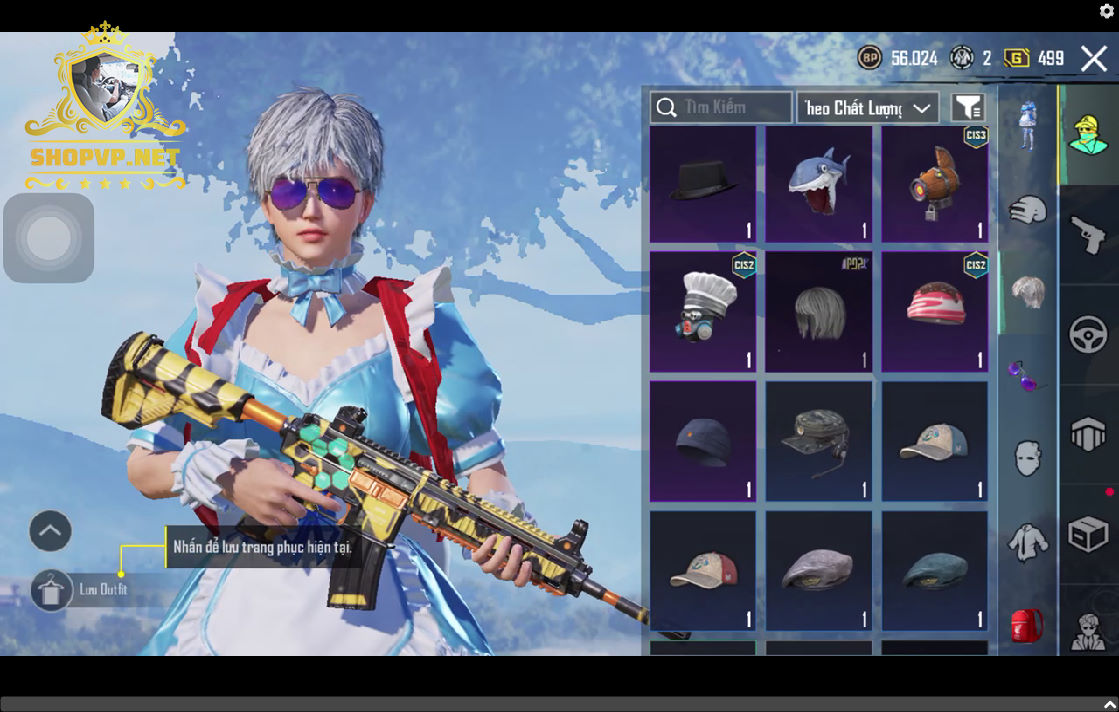
Task: Expand the round up-arrow button
Action: [x=51, y=531]
